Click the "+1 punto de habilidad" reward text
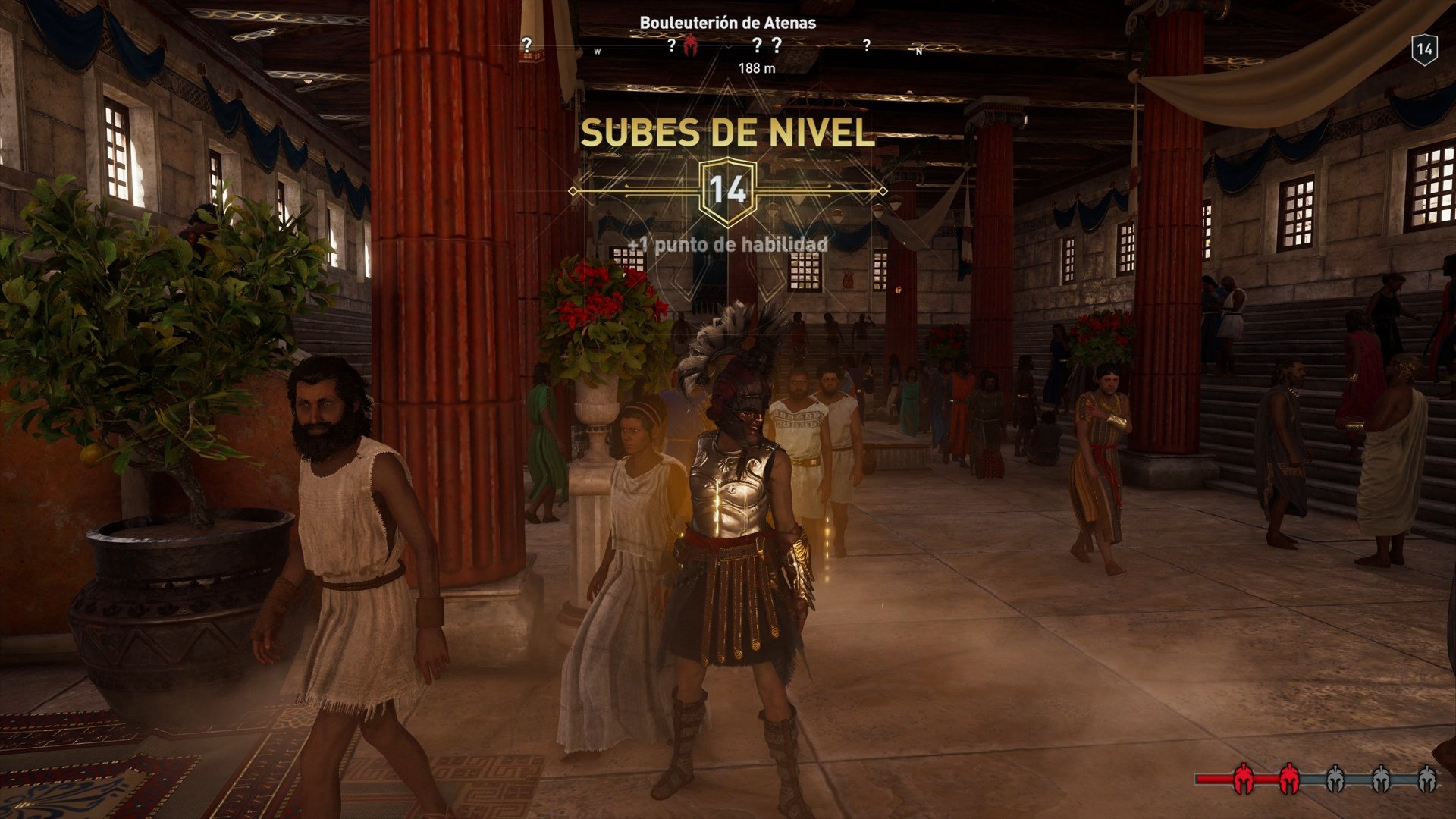This screenshot has height=819, width=1456. coord(726,246)
